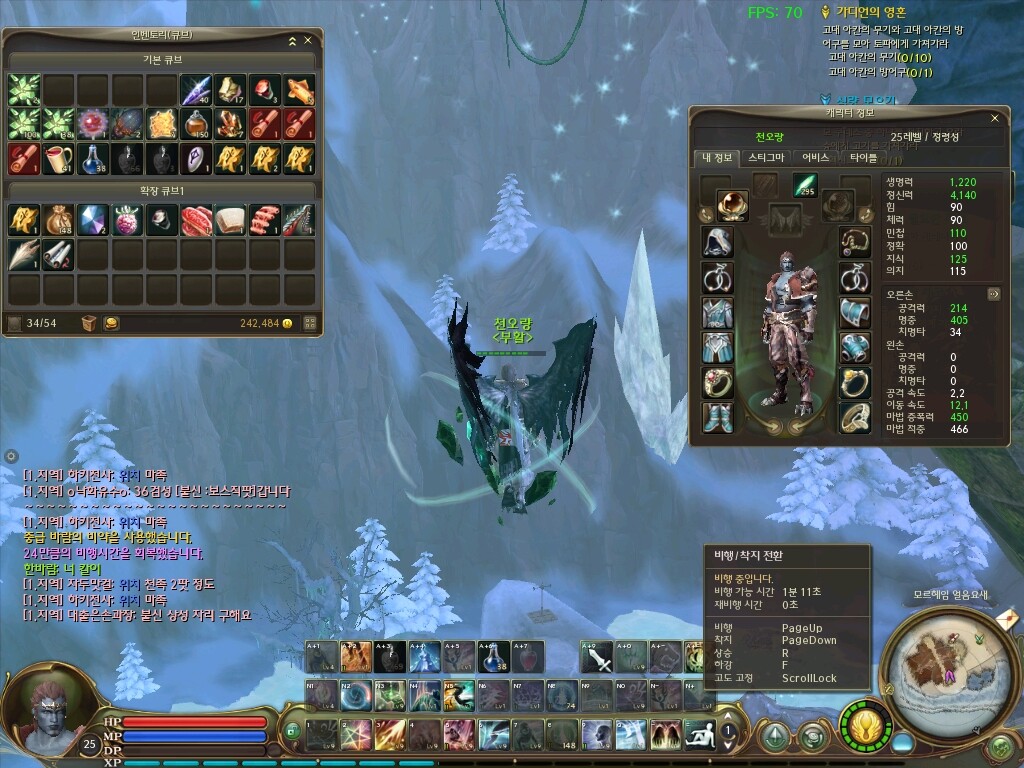Expand stat details with the arrow button

pos(993,294)
